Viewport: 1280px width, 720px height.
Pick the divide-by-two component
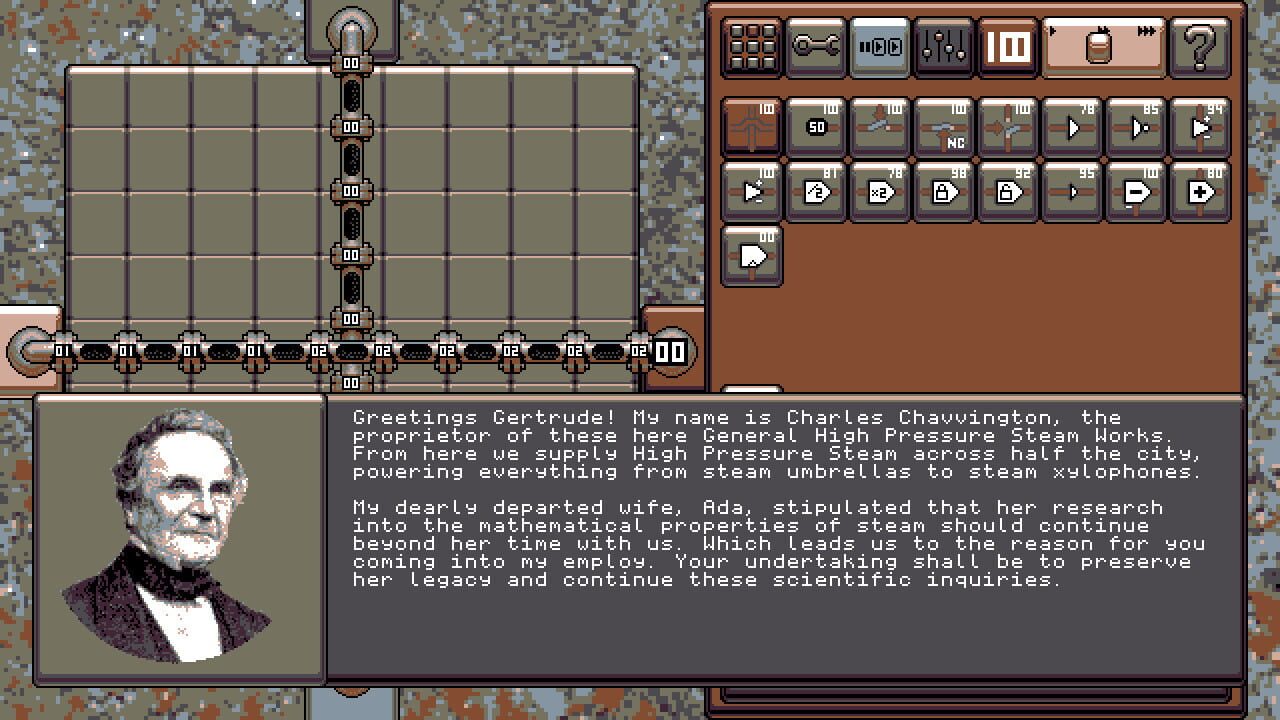[814, 192]
